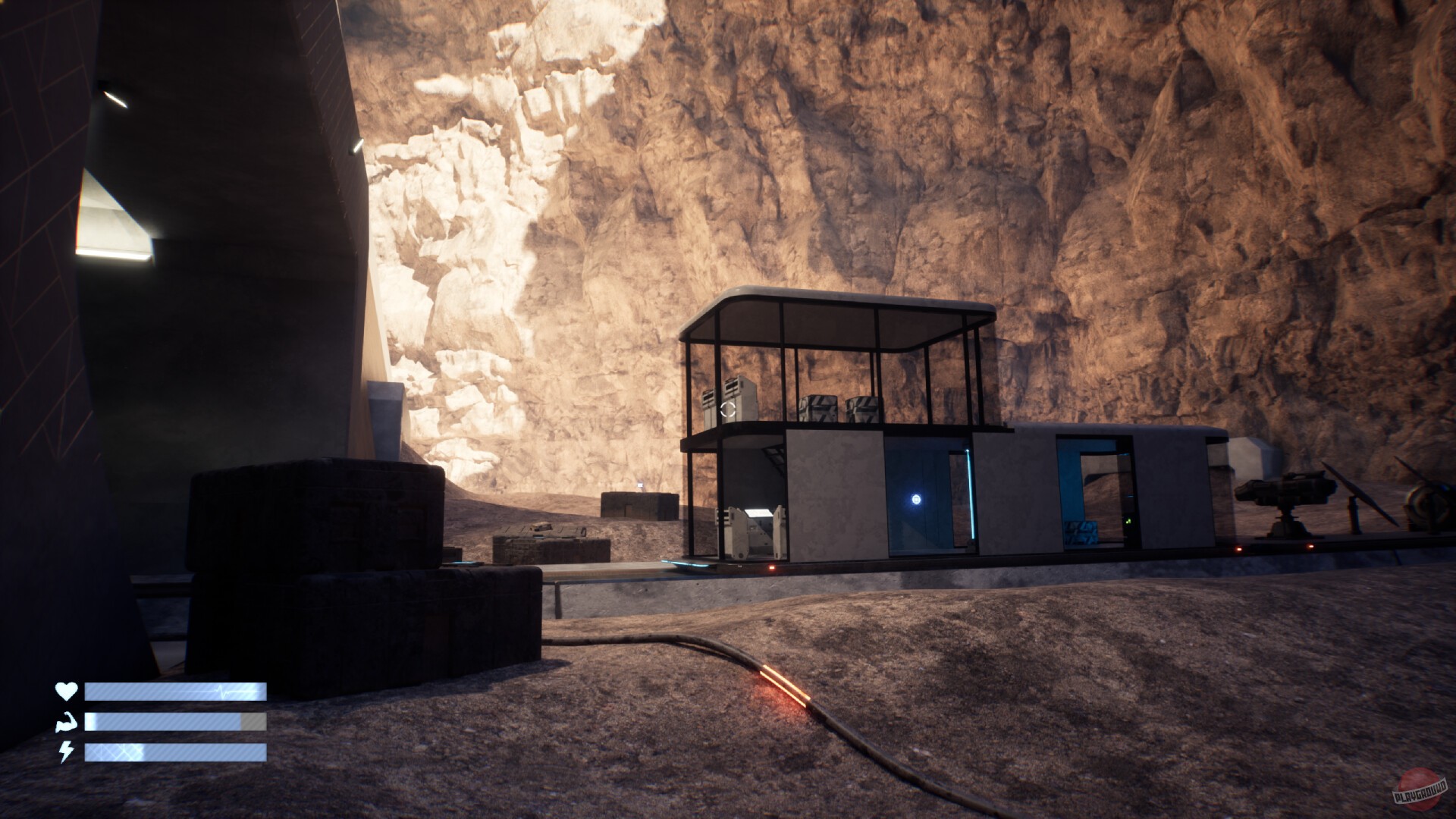Click the distant blue waypoint marker on the slope

click(x=640, y=485)
